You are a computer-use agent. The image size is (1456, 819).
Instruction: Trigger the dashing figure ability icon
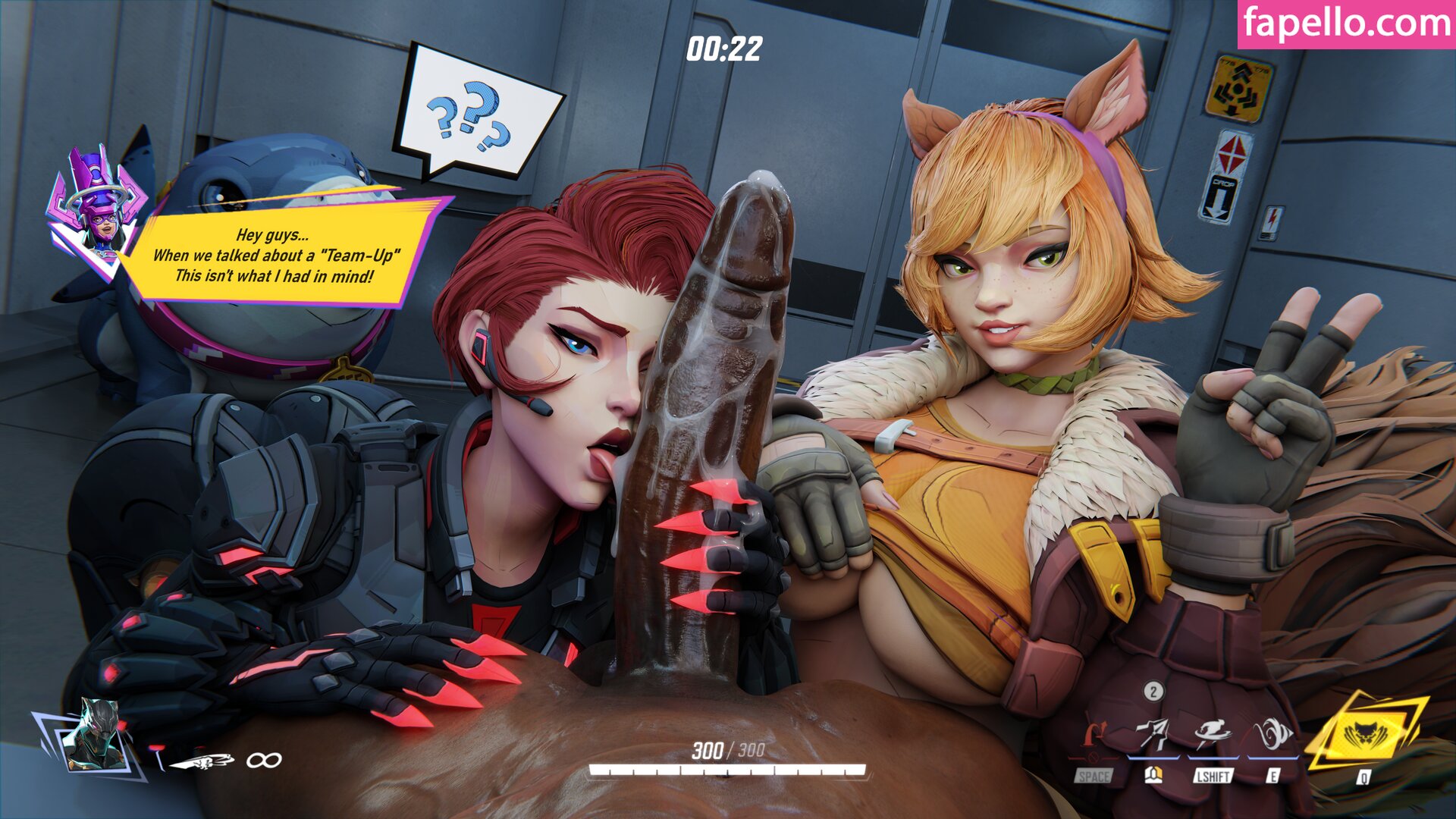point(1212,734)
